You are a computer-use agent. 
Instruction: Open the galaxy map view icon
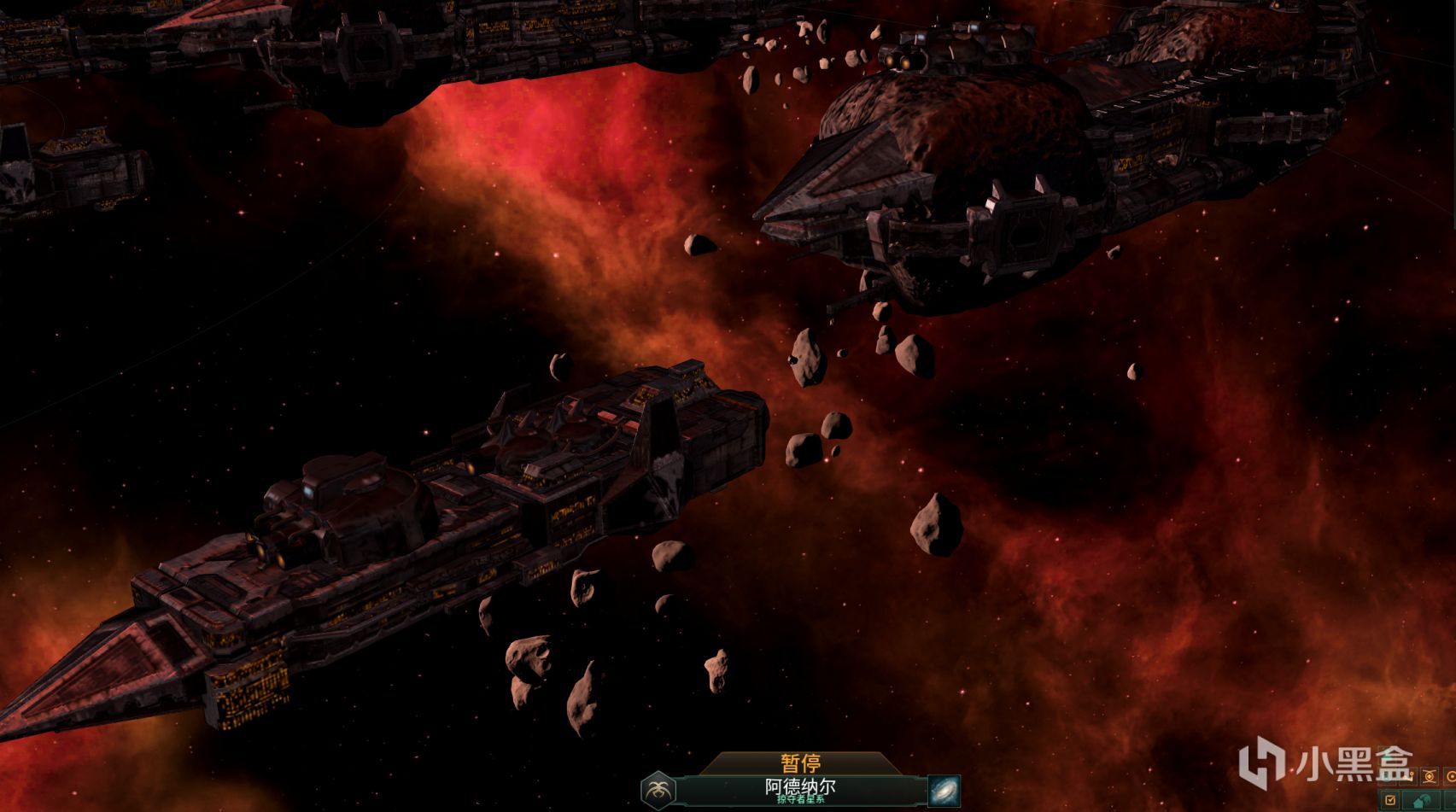tap(944, 790)
